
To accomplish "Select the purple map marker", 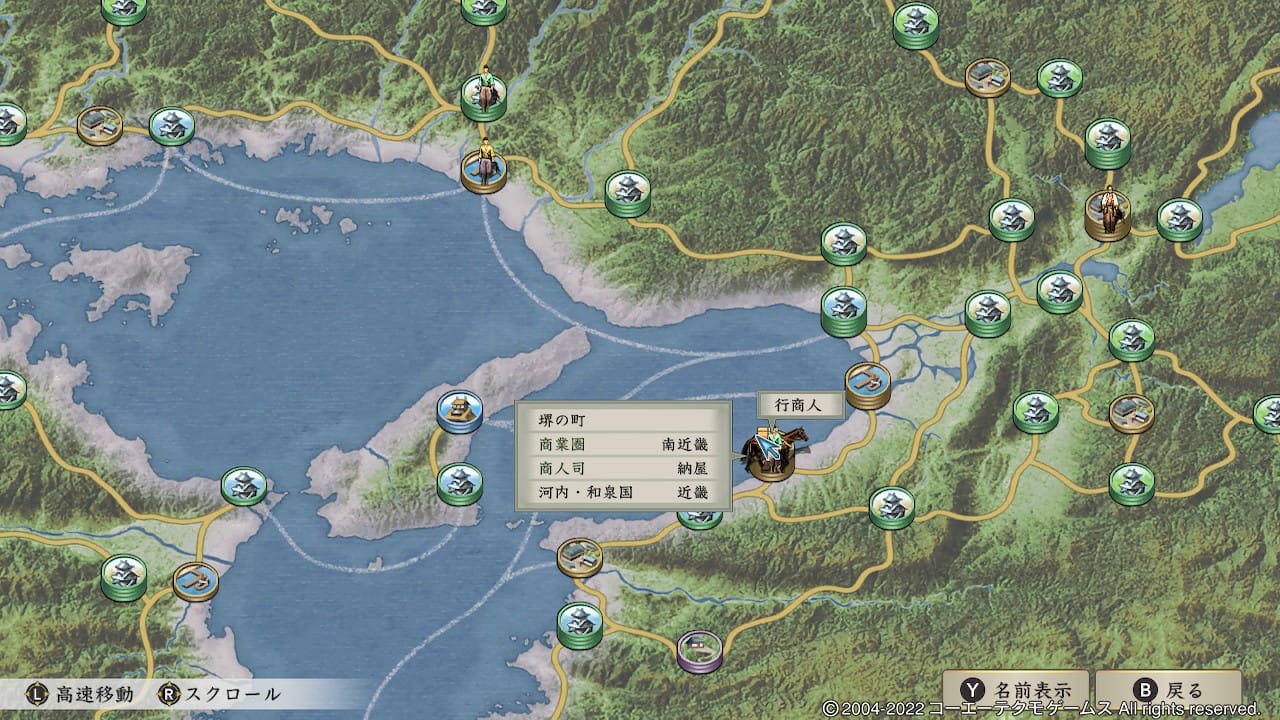I will coord(699,650).
